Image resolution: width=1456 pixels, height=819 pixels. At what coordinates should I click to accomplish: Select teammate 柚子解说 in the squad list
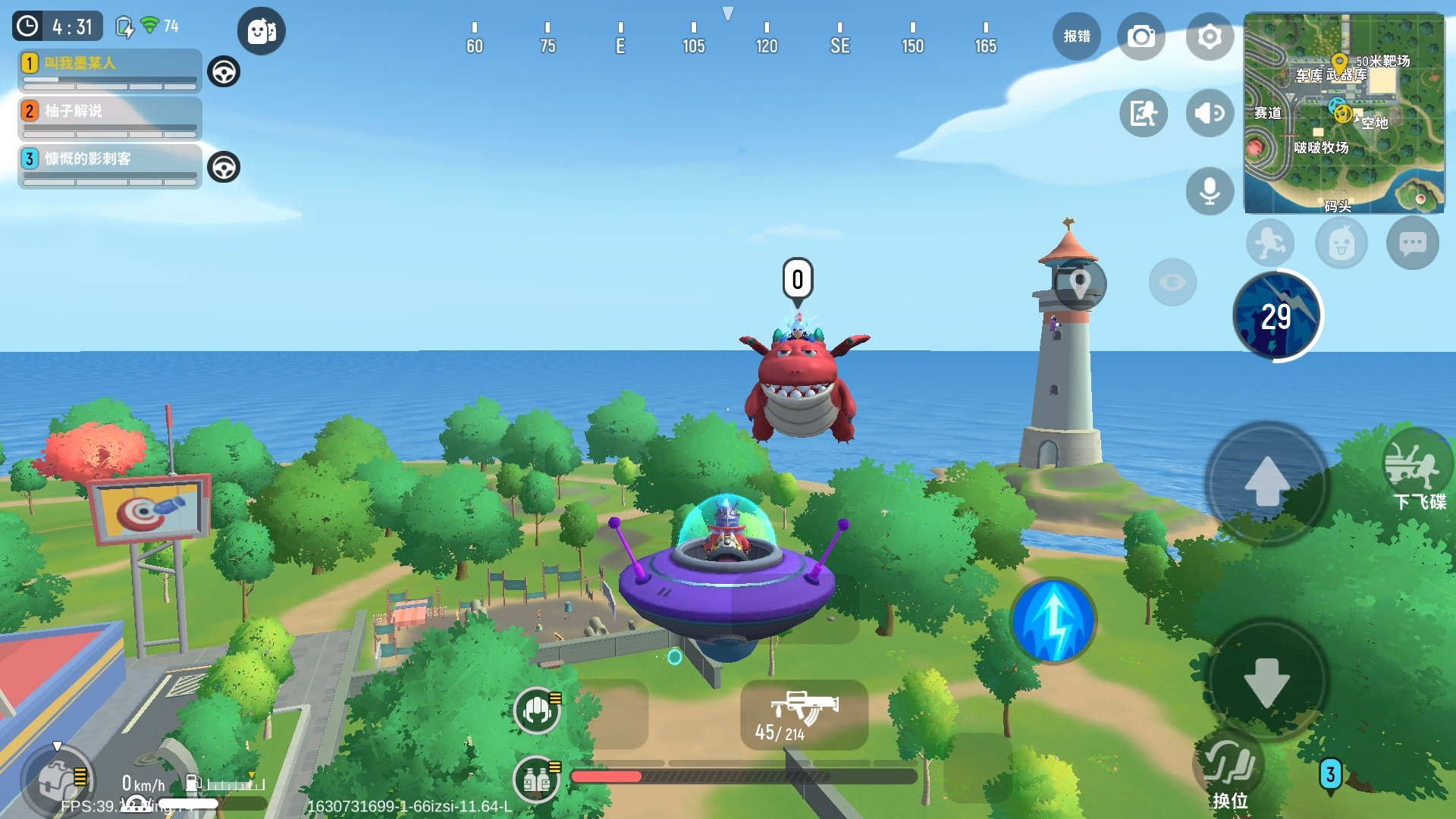click(110, 118)
